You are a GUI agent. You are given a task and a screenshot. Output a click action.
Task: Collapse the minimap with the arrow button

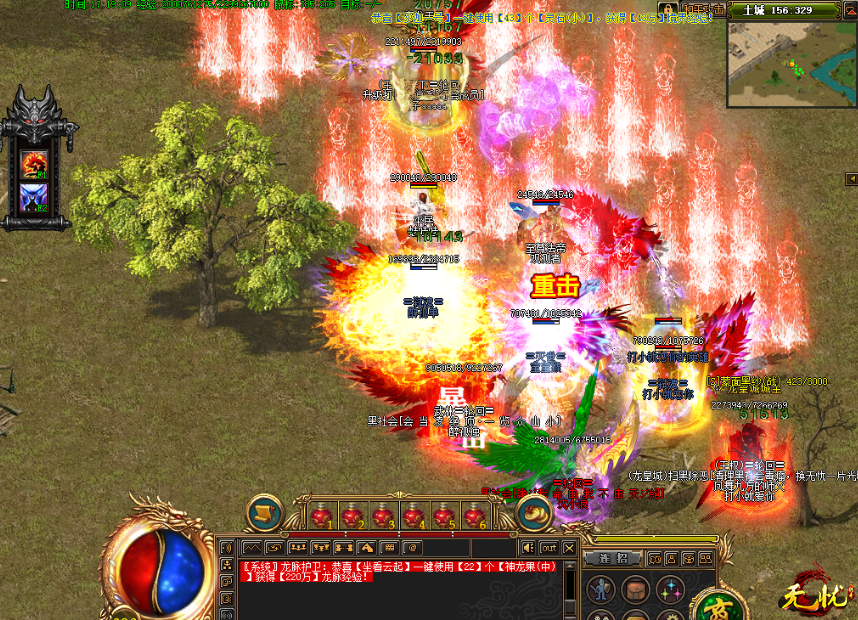click(x=848, y=10)
